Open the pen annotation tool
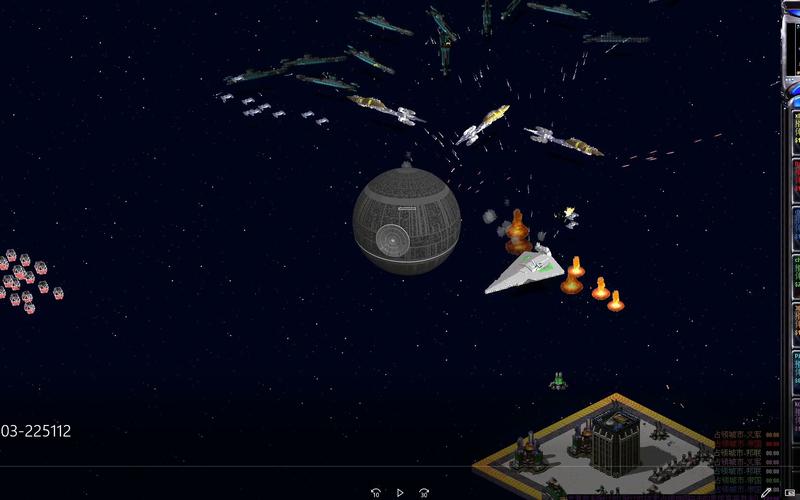800x500 pixels. click(x=766, y=492)
